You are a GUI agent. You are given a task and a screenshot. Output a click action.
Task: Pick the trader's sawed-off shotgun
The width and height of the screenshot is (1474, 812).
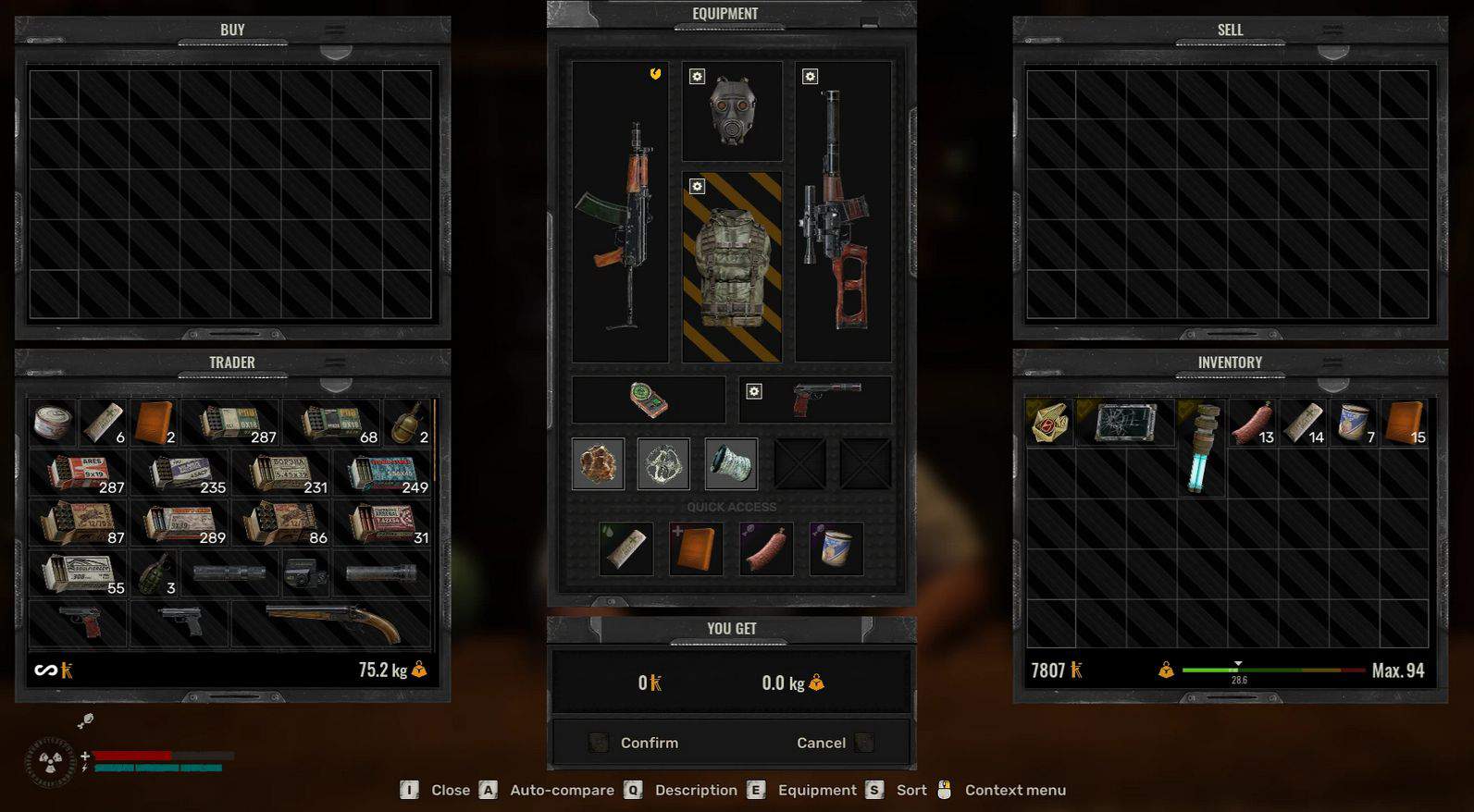click(331, 623)
